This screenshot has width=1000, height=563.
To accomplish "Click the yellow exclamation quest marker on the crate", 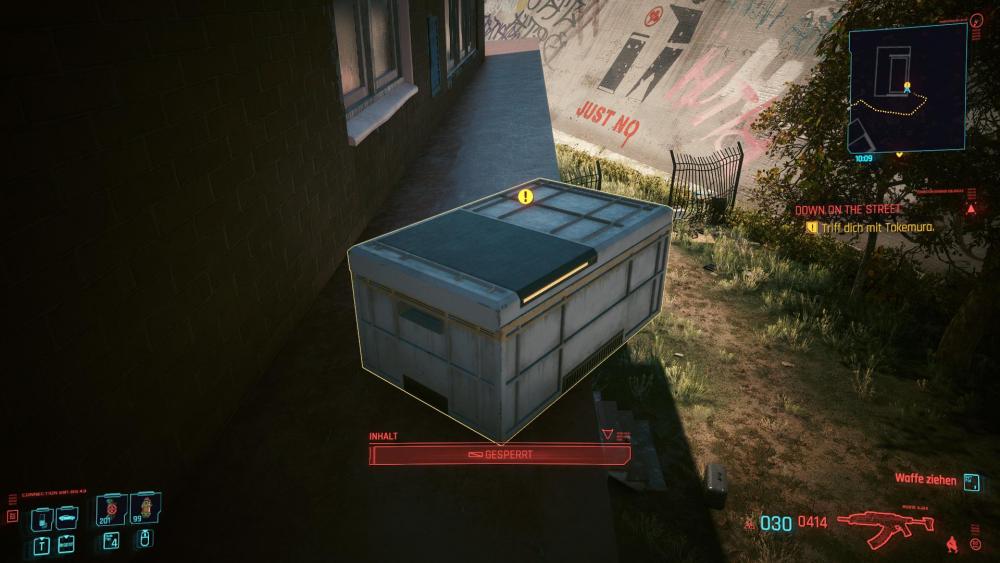I will point(526,196).
